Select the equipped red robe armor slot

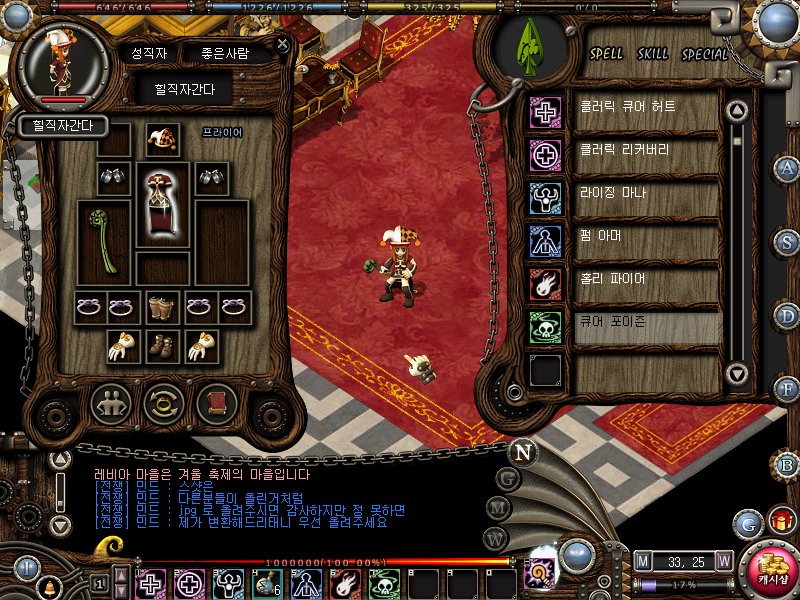(x=162, y=205)
